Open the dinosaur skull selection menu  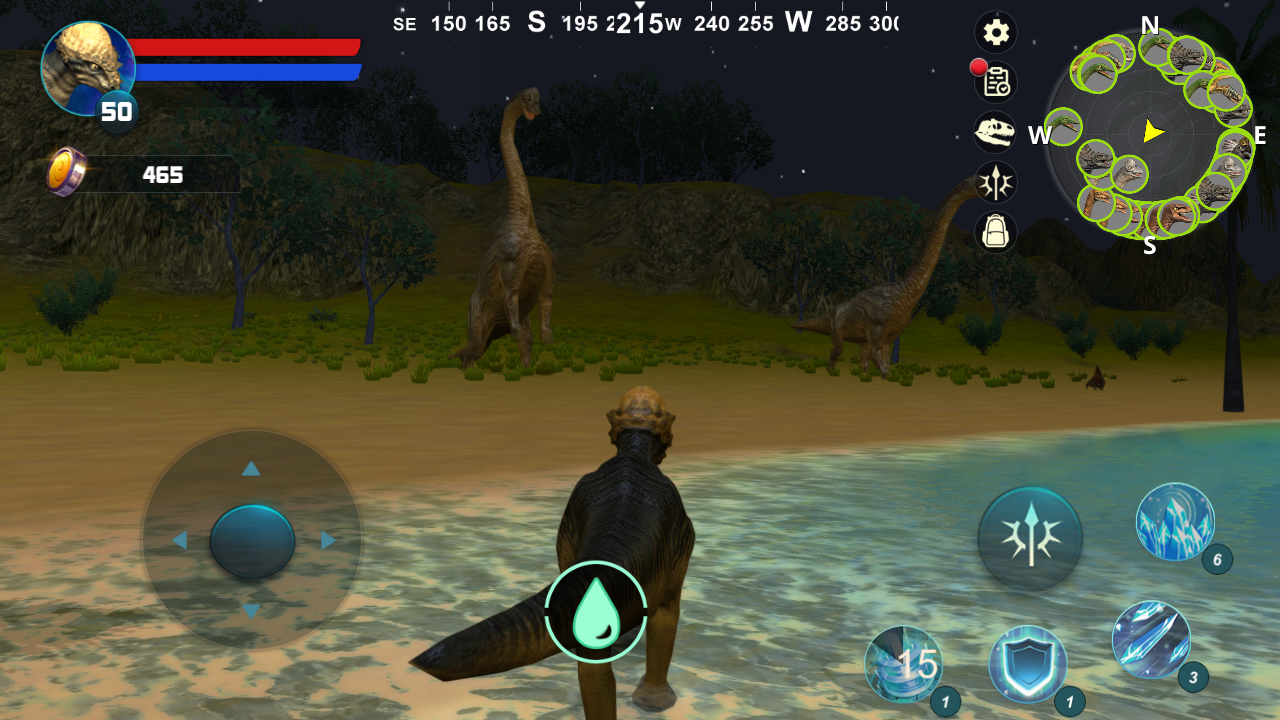(994, 132)
